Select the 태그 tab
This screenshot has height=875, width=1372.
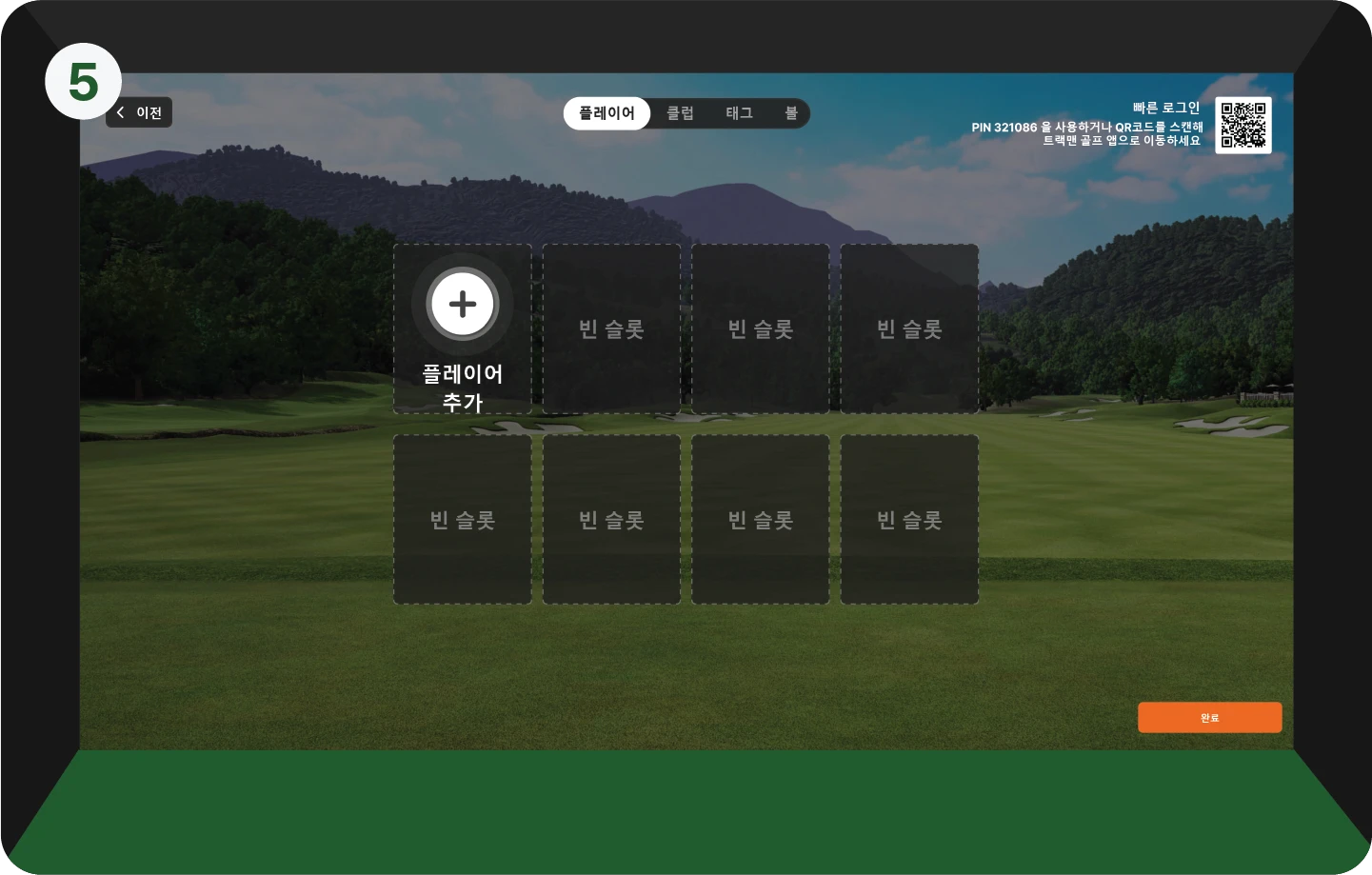[x=739, y=113]
